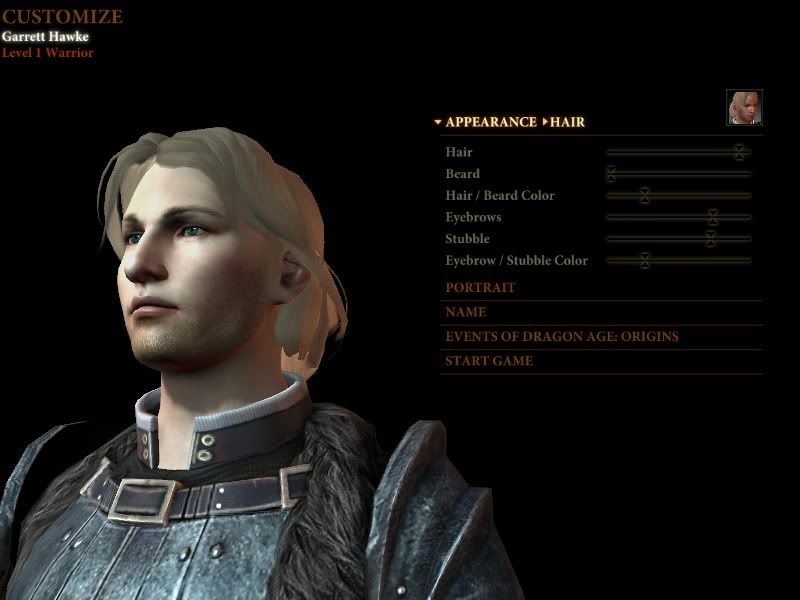Choose Start Game
The image size is (800, 600).
pos(489,361)
